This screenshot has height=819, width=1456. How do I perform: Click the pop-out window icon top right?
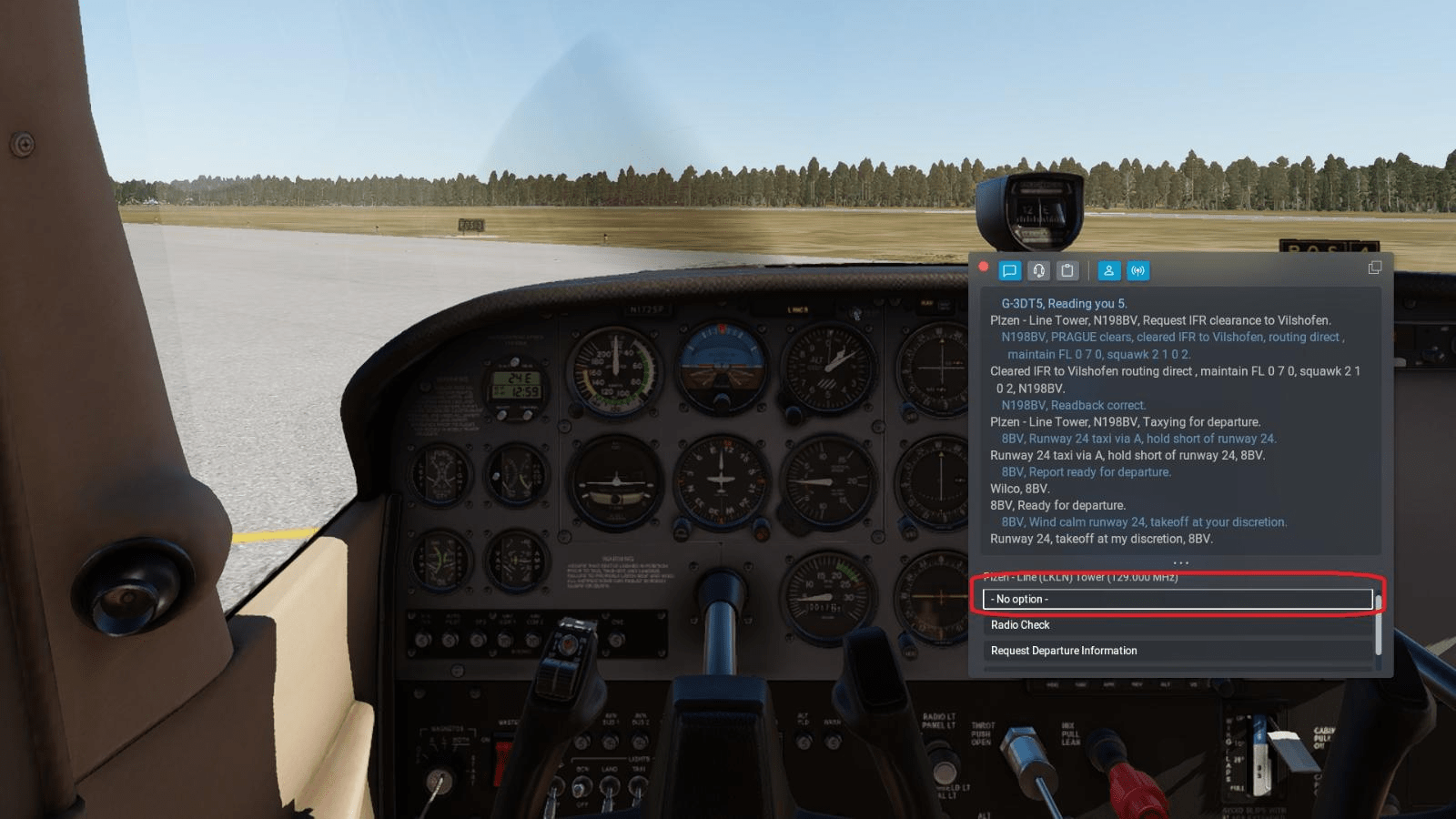point(1373,268)
